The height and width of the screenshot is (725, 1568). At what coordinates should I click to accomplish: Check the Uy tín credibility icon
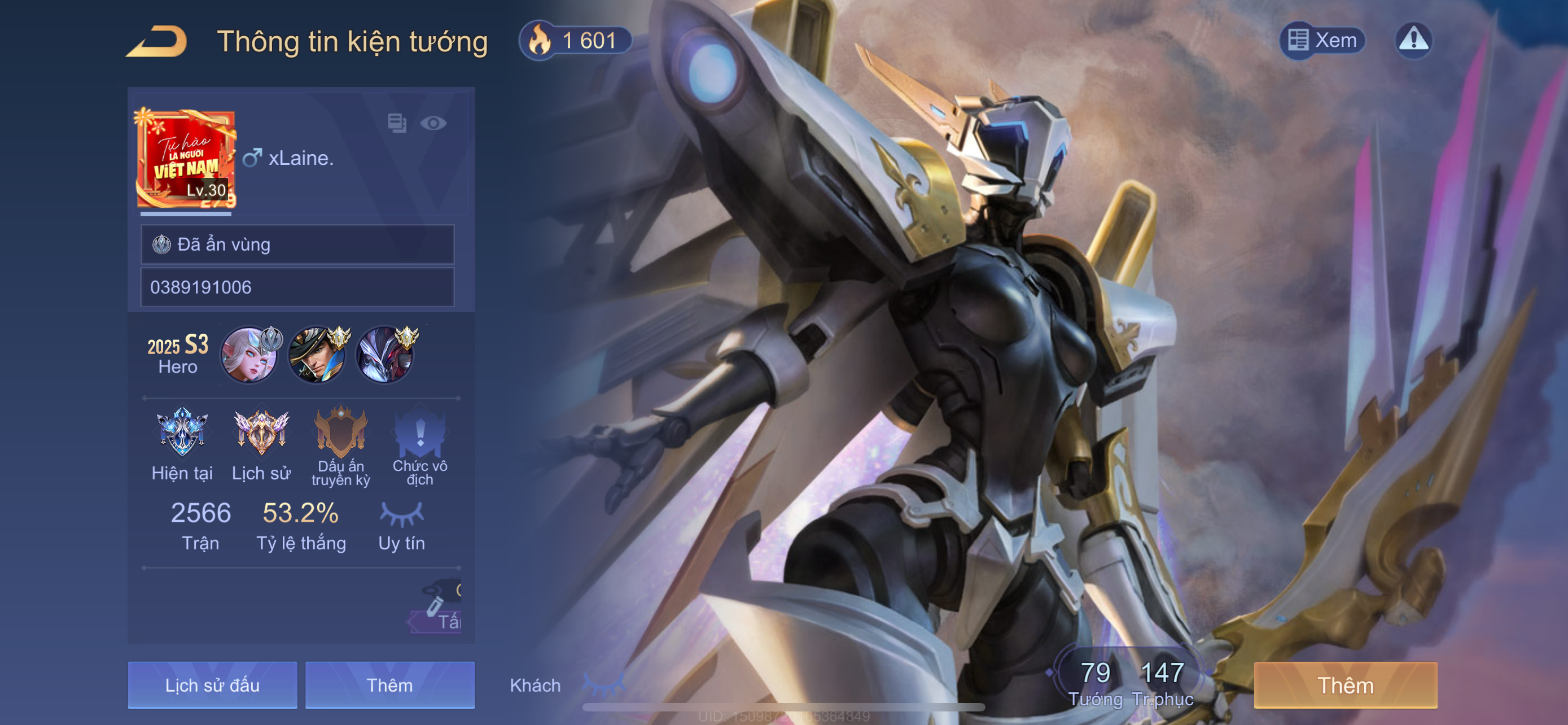[401, 514]
